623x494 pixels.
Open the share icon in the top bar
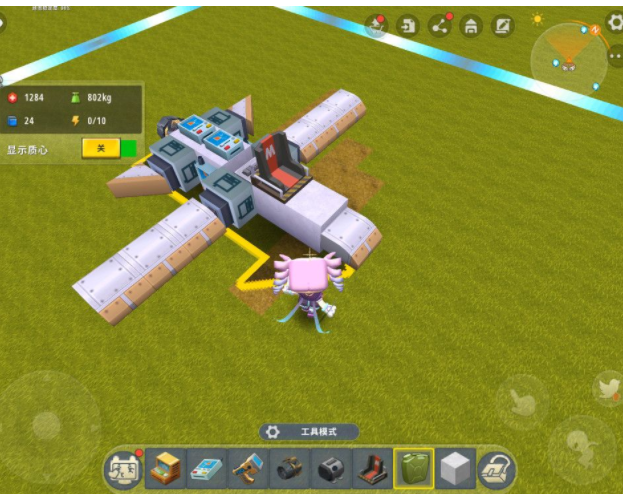(x=439, y=26)
